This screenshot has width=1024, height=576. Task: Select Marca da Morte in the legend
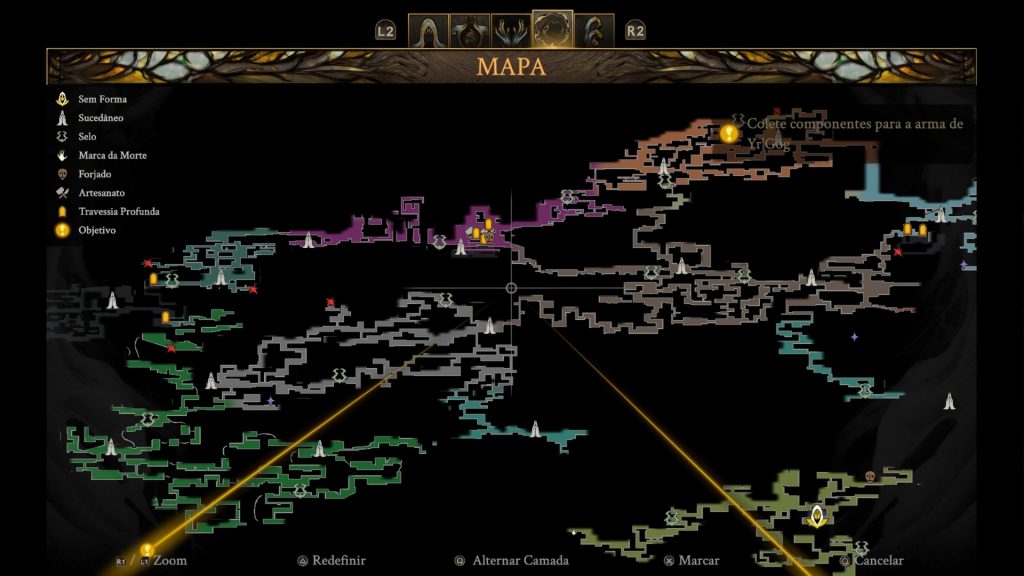tap(110, 155)
